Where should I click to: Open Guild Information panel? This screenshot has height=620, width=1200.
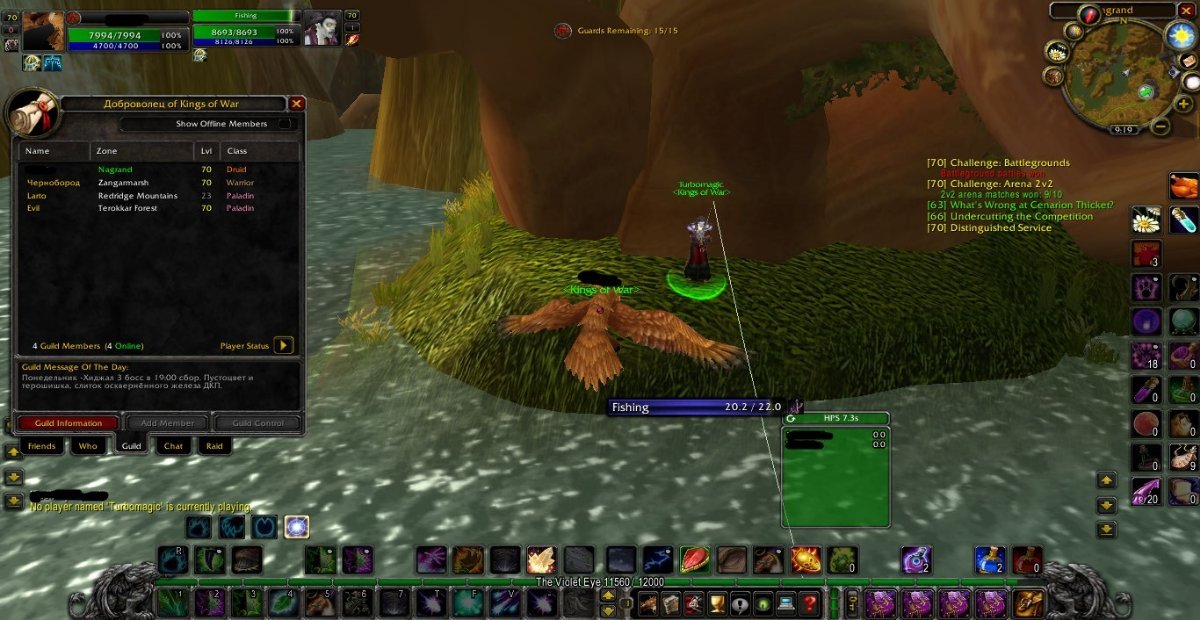tap(67, 423)
